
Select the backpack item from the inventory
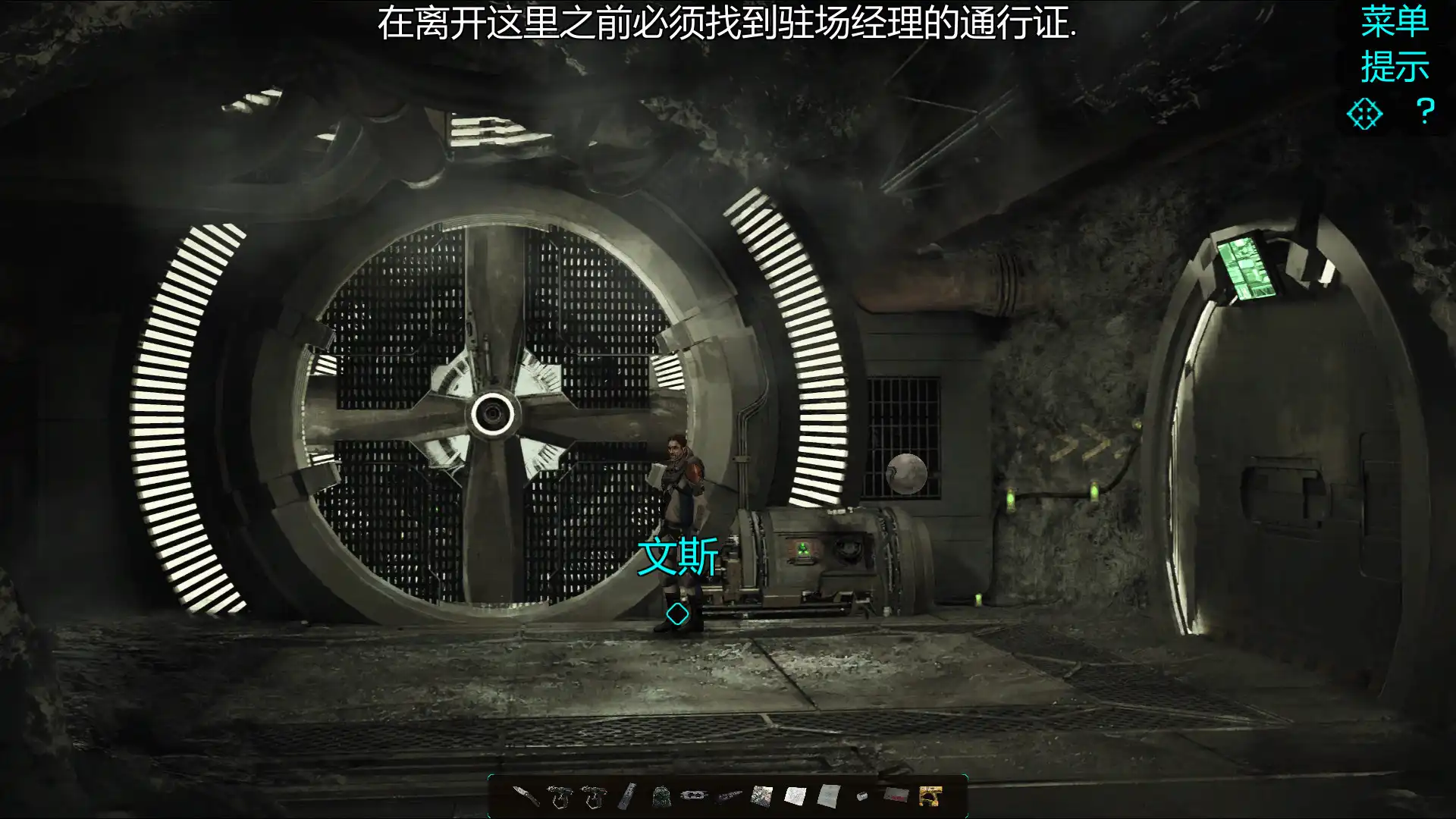(x=661, y=796)
